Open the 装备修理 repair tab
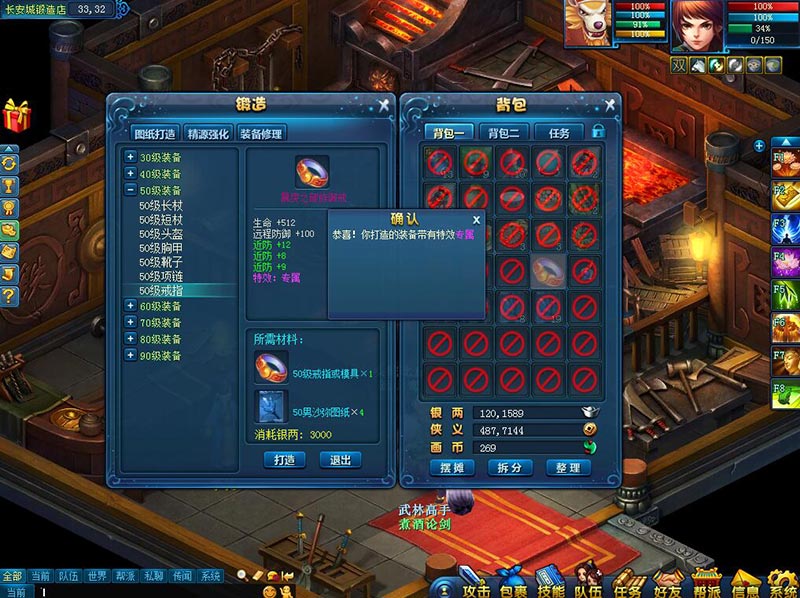 point(261,134)
